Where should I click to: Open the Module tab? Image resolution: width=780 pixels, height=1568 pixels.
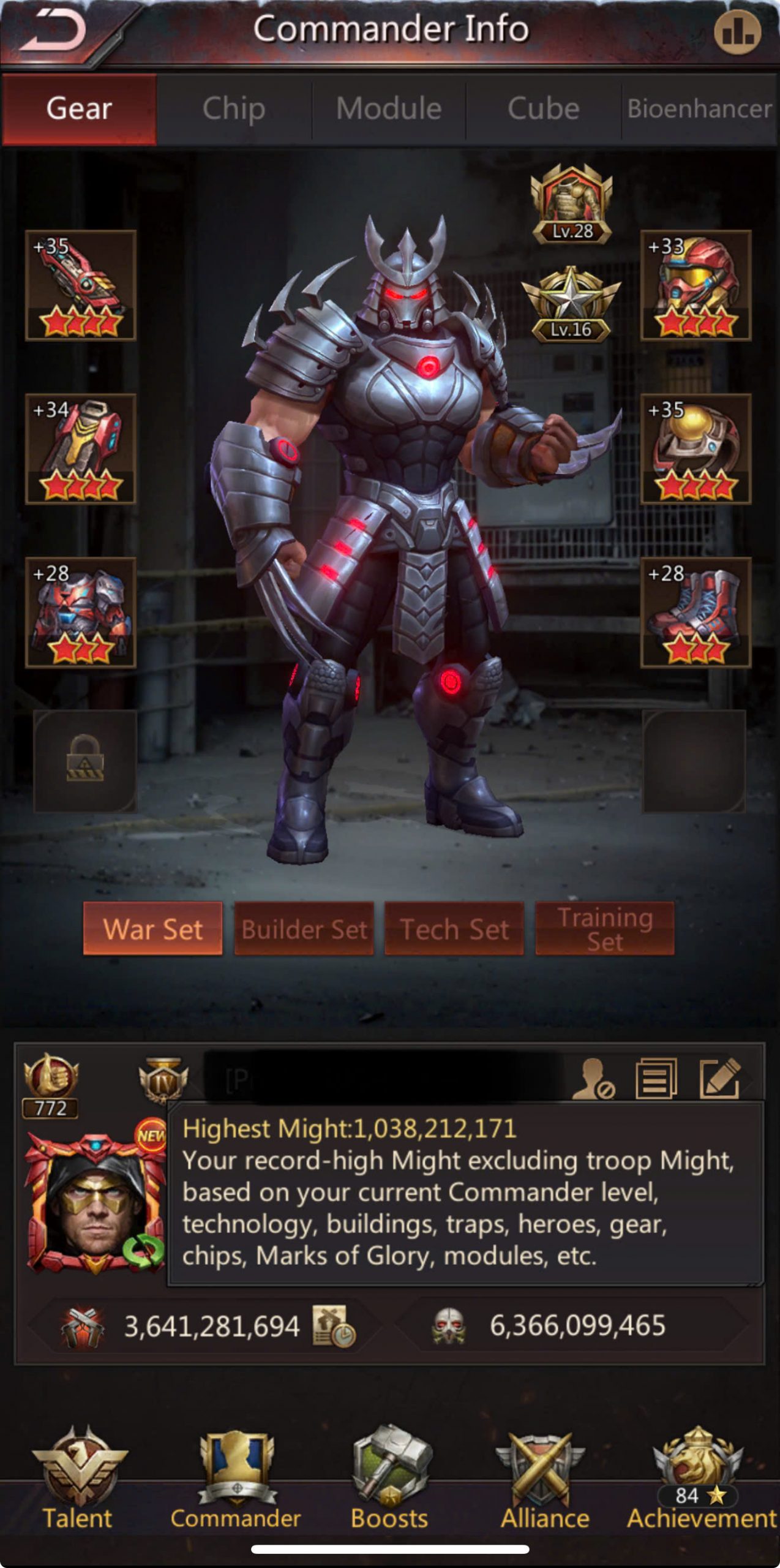click(x=389, y=109)
